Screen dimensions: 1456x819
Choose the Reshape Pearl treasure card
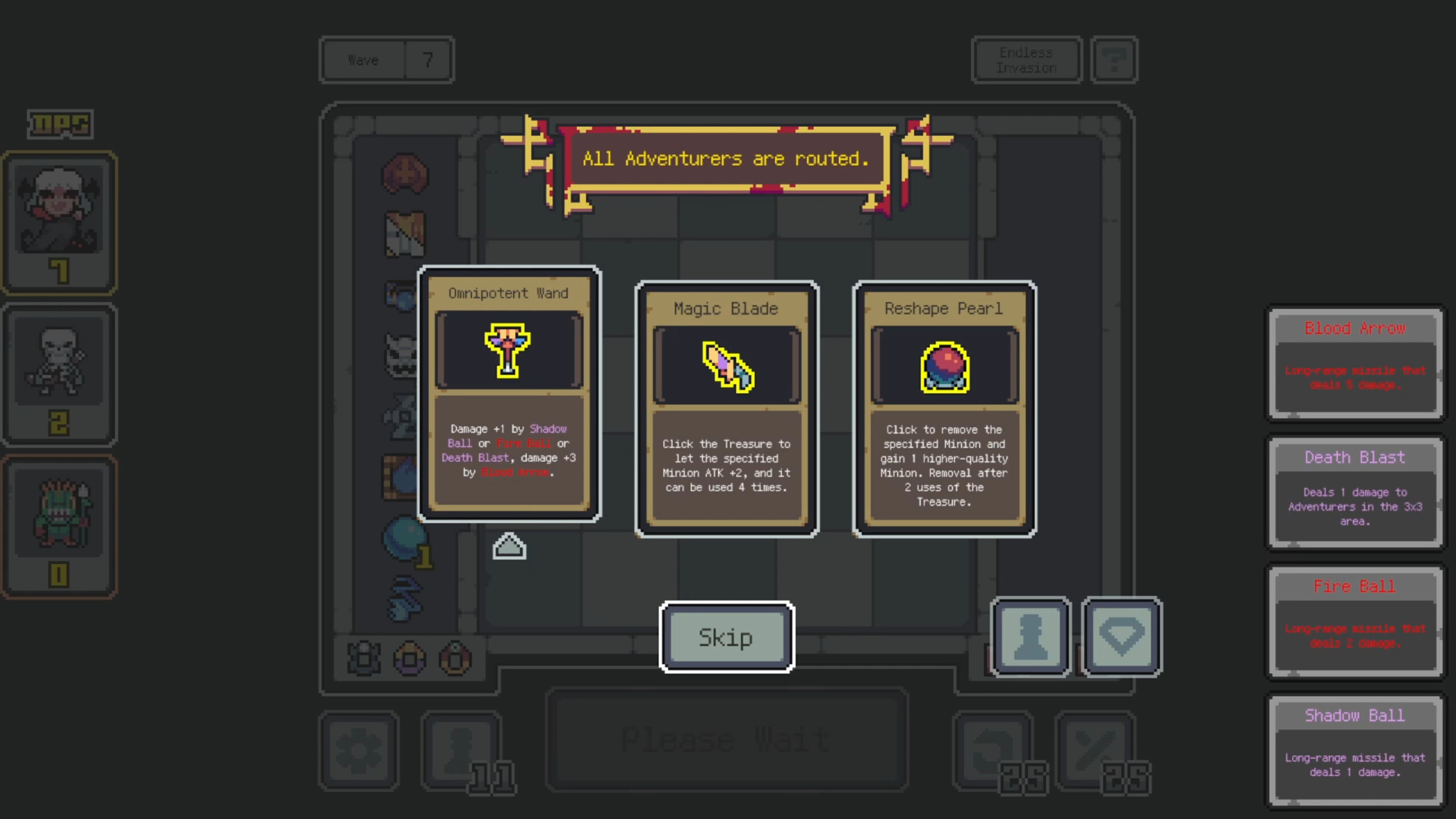[944, 408]
